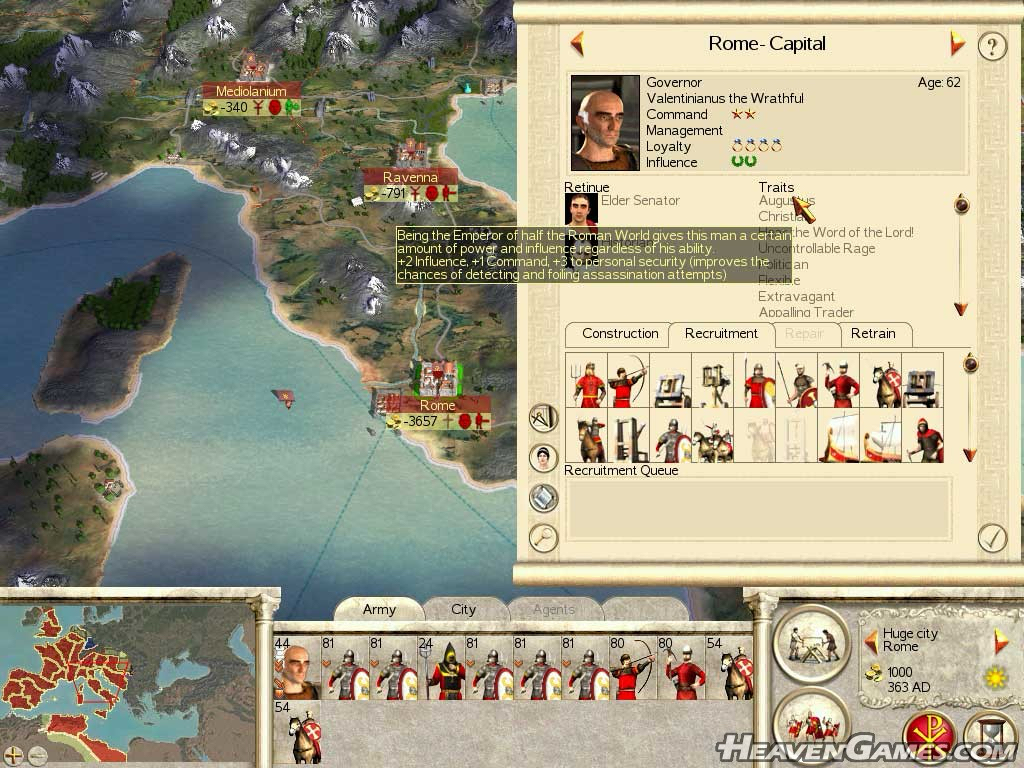Confirm and close the settlement scroll
The width and height of the screenshot is (1024, 768).
tap(991, 538)
